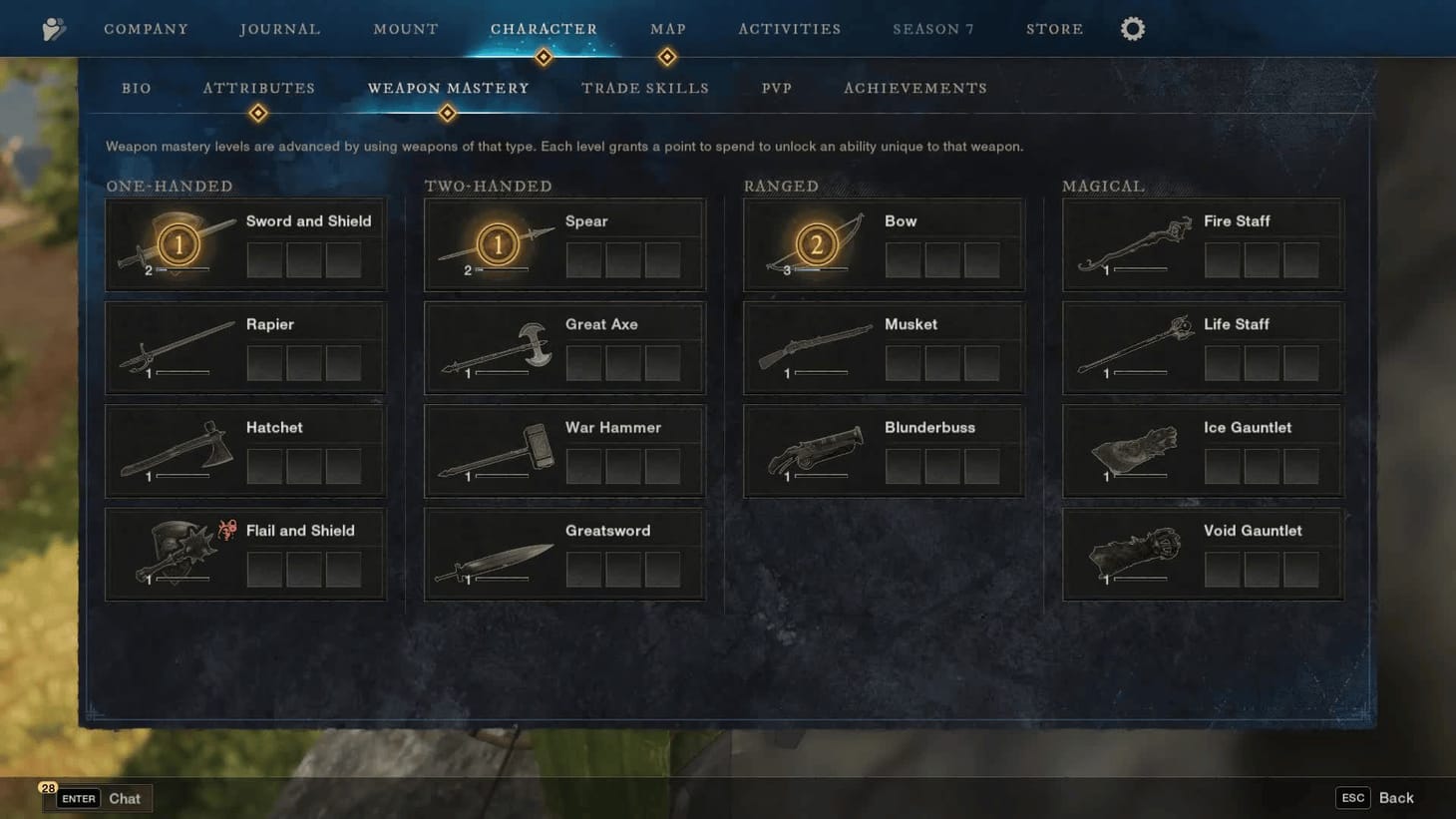This screenshot has height=819, width=1456.
Task: Open the Map menu
Action: pos(667,28)
